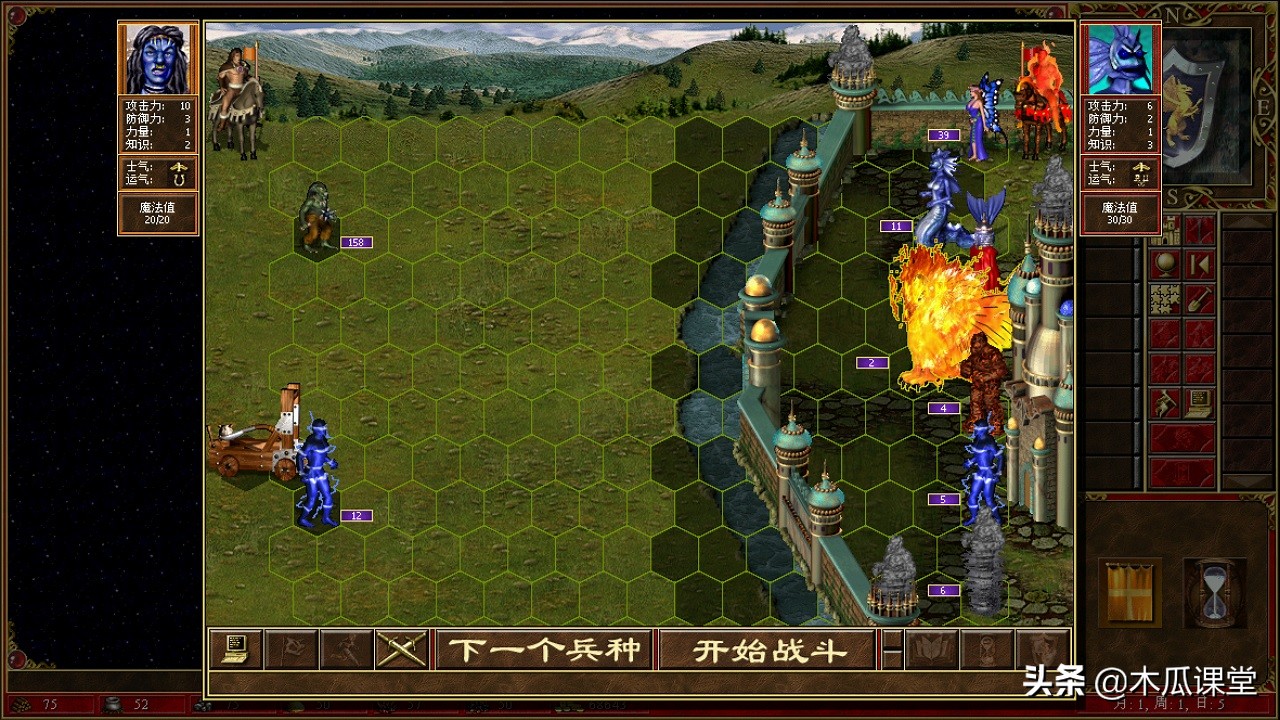Screen dimensions: 1280x720
Task: Open battle settings with the monitor icon
Action: pos(236,648)
